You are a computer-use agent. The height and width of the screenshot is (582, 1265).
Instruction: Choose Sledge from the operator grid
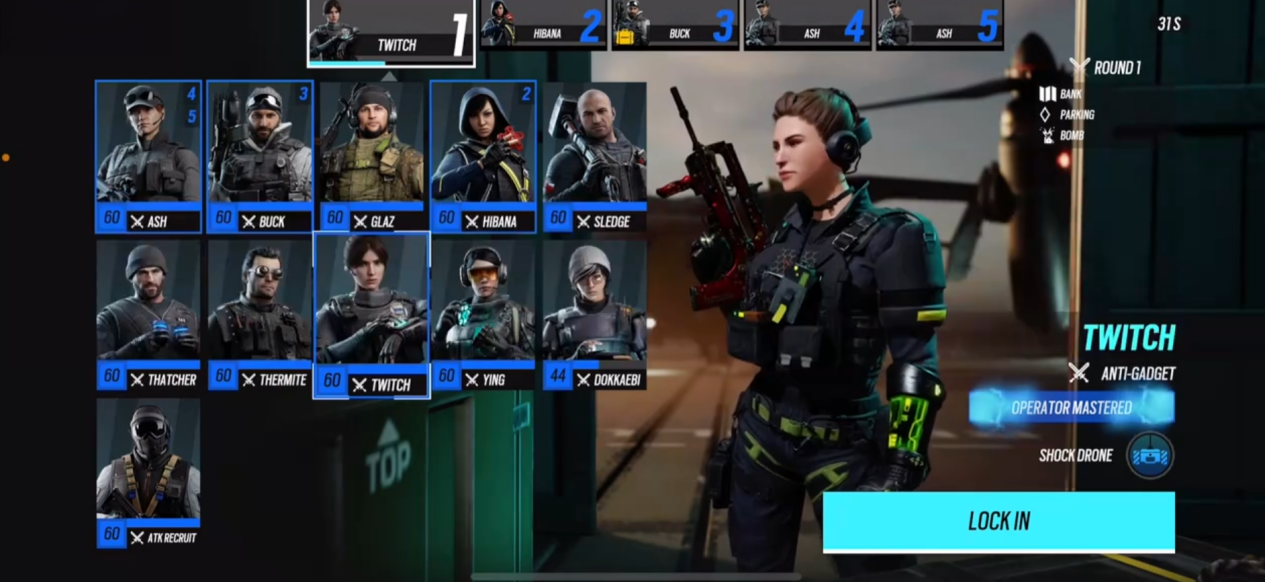(594, 156)
